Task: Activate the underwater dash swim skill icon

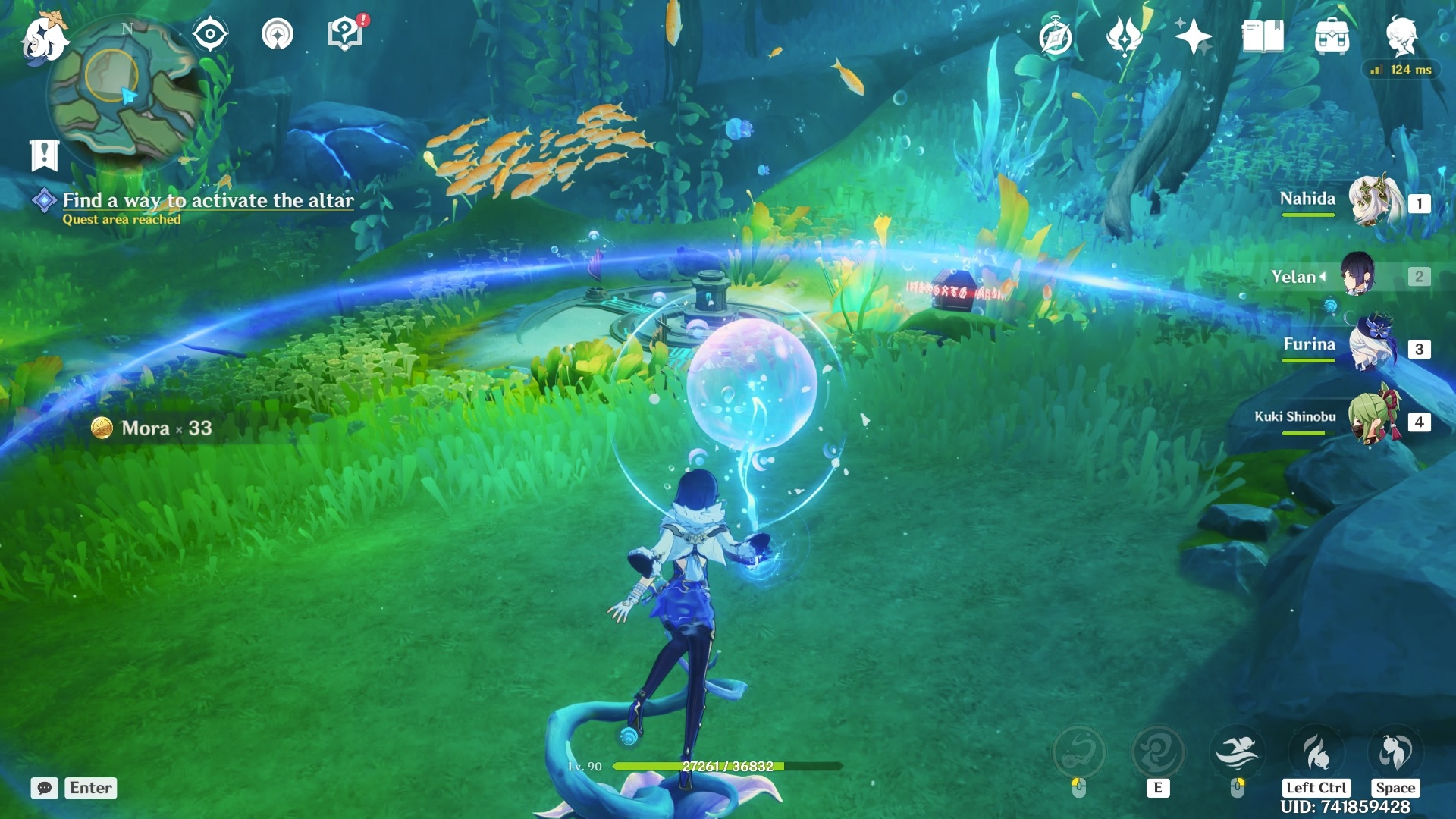Action: tap(1237, 752)
